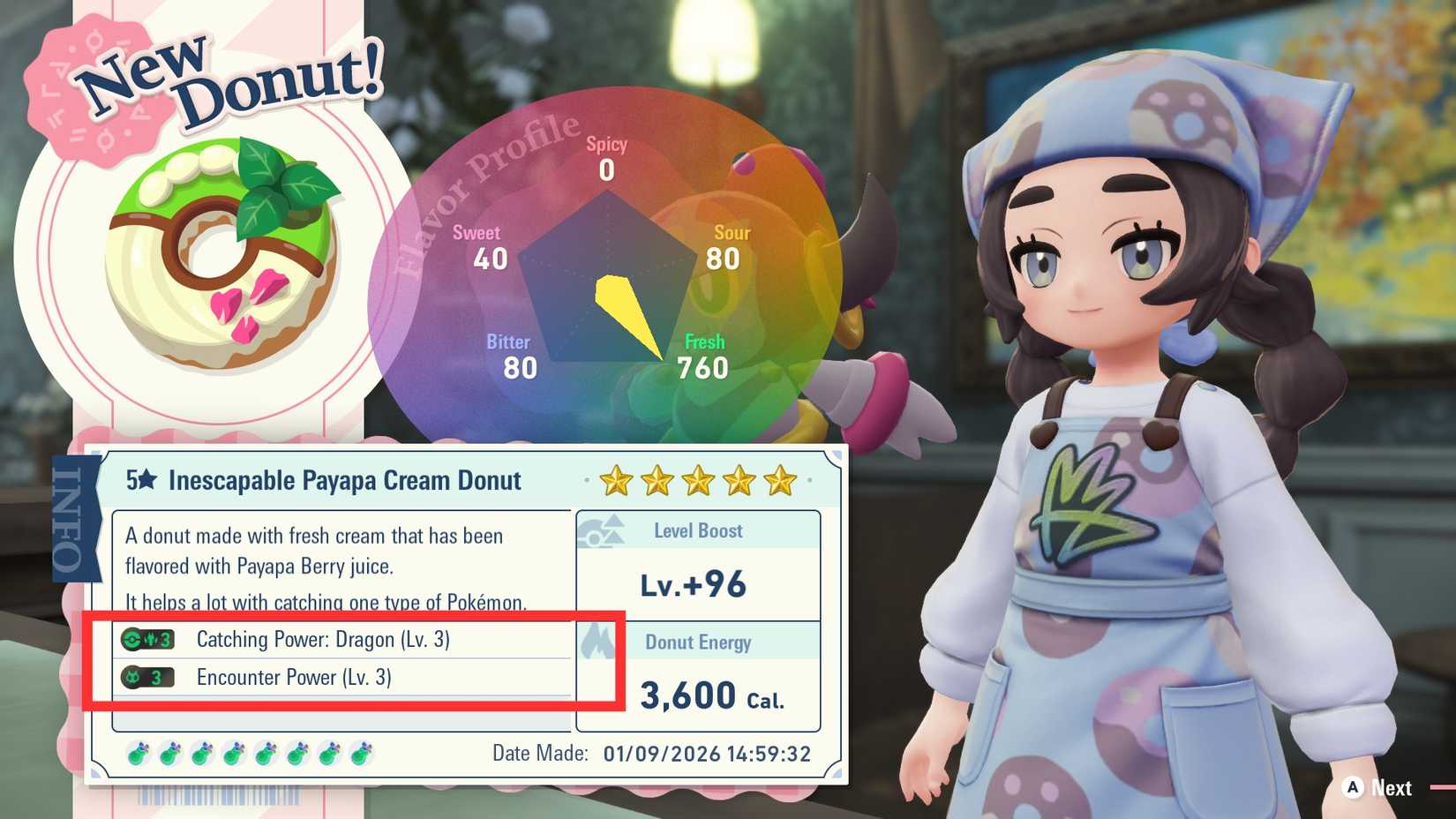Click the Date Made timestamp field
This screenshot has width=1456, height=819.
pos(653,754)
